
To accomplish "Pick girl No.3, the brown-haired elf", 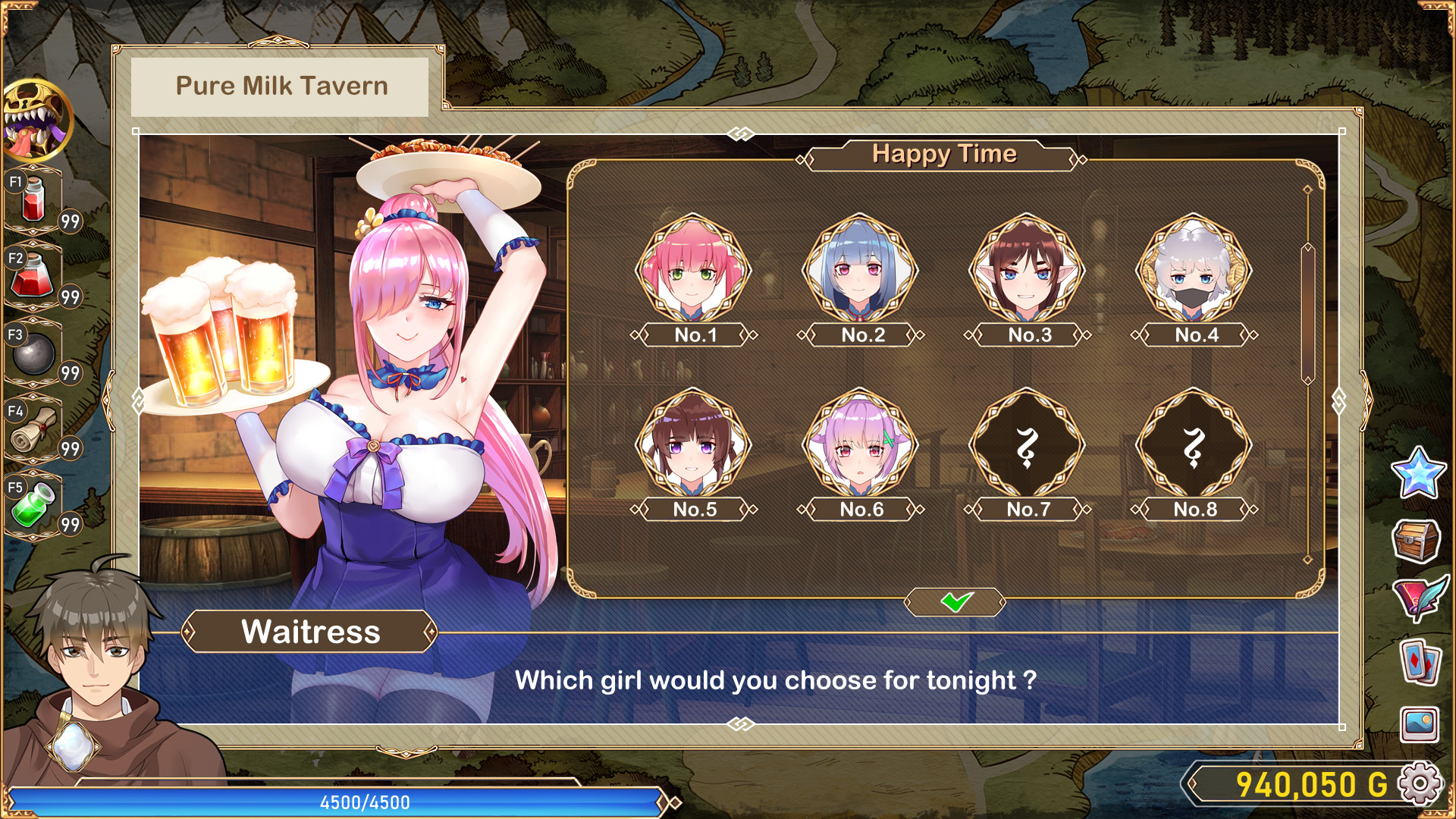I will 1027,271.
